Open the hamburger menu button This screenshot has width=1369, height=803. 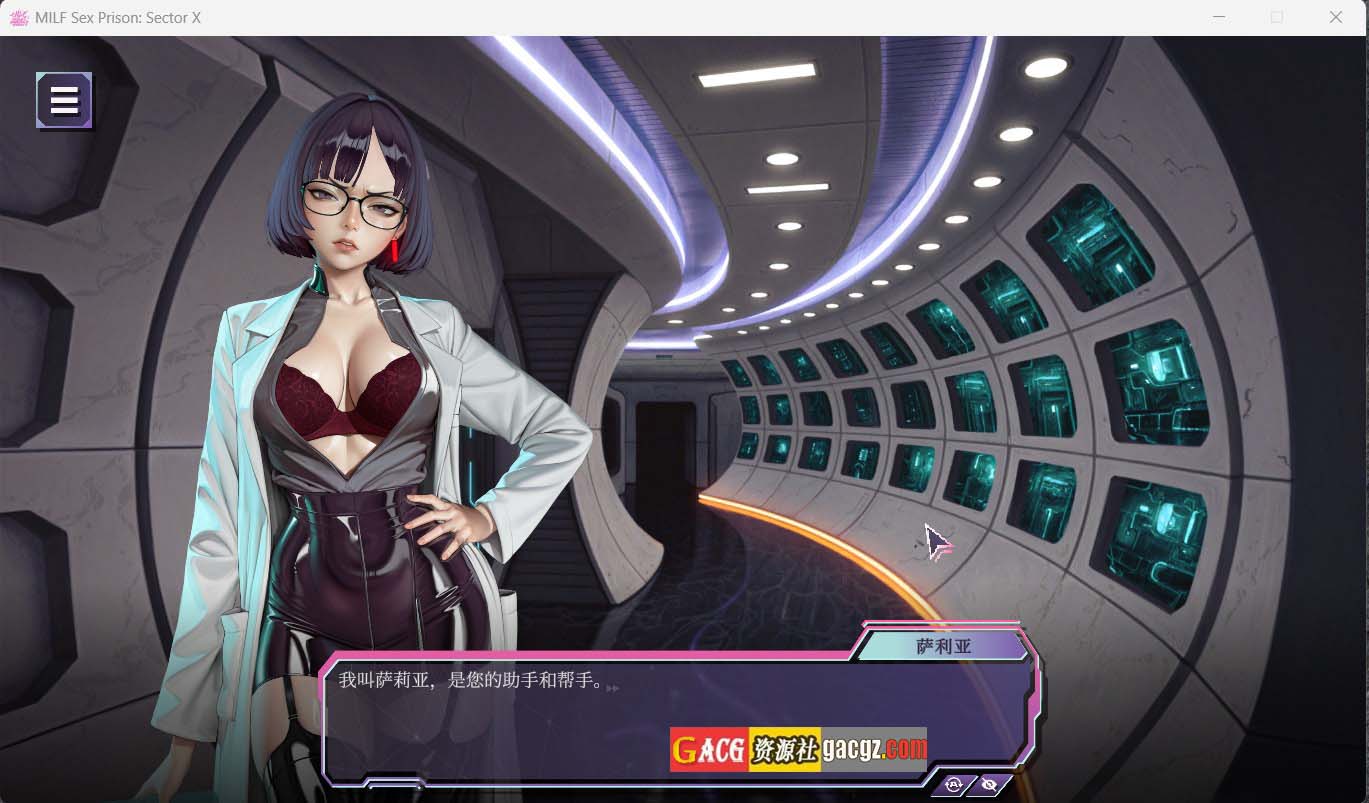coord(64,100)
